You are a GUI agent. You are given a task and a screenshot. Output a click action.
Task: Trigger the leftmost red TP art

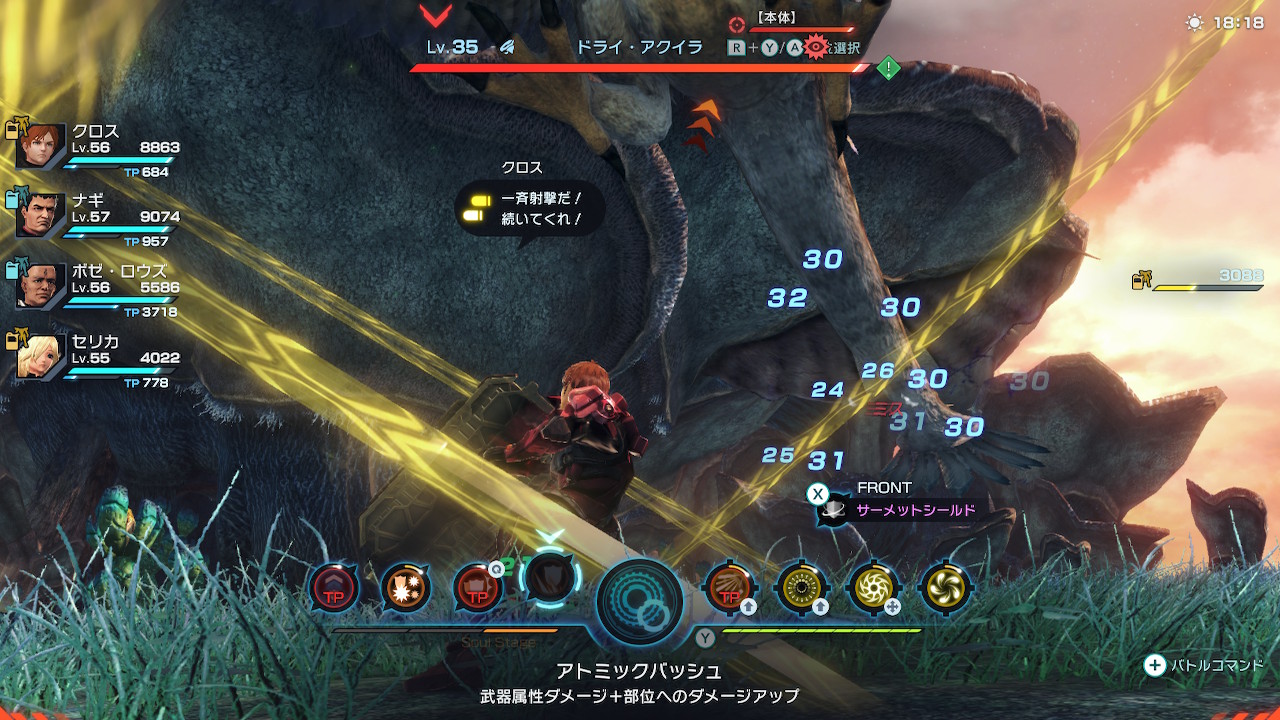[x=333, y=587]
